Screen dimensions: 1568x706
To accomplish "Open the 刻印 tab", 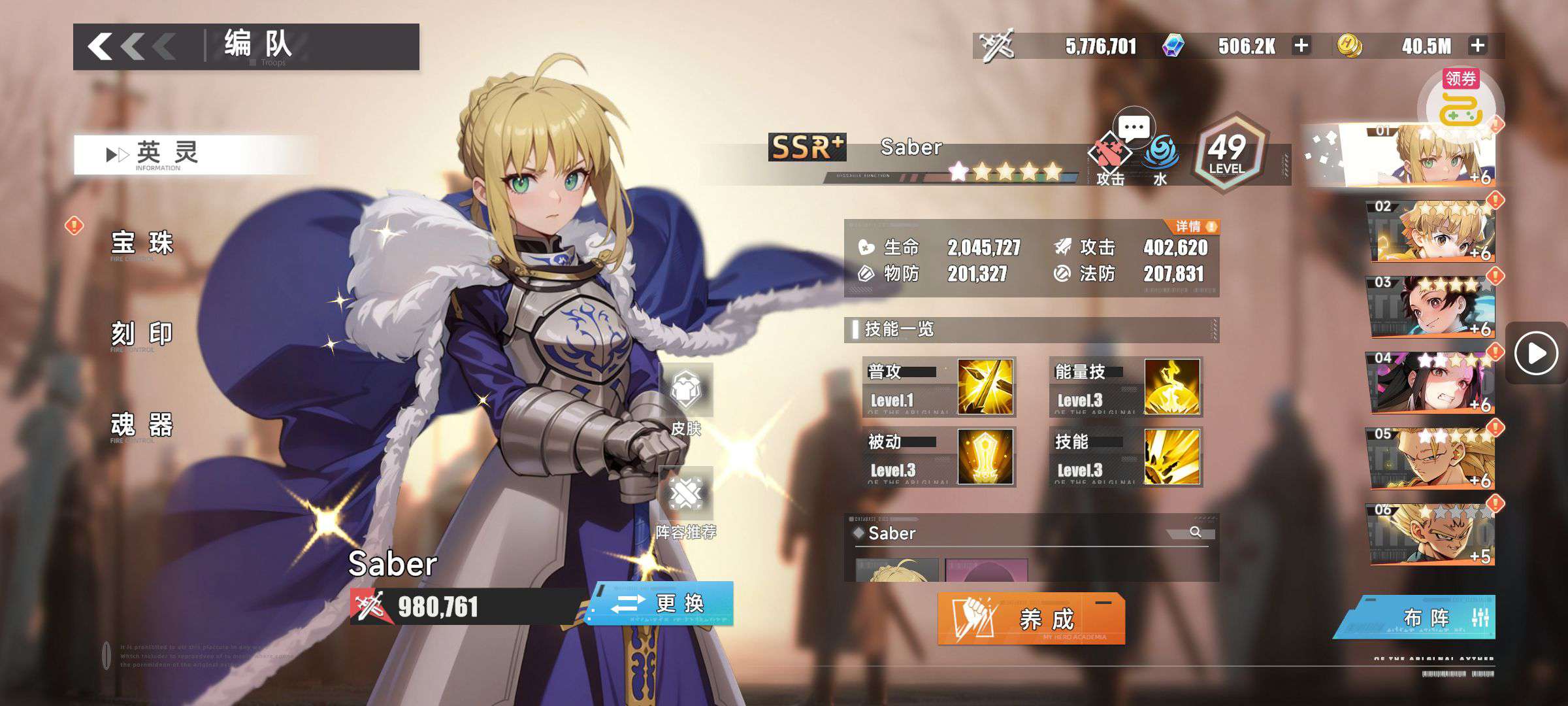I will [x=142, y=334].
